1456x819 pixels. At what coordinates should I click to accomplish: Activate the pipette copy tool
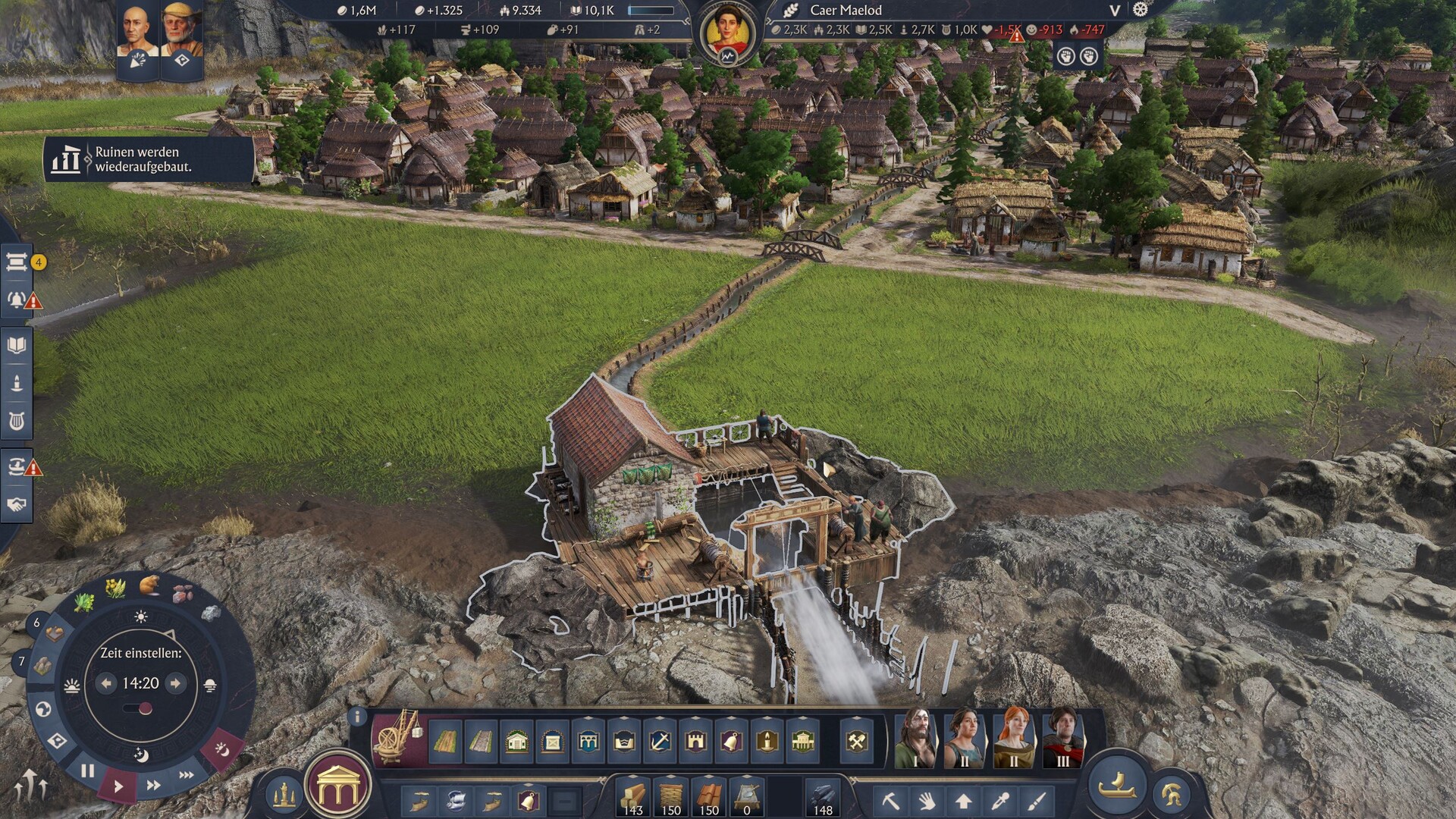[1000, 800]
